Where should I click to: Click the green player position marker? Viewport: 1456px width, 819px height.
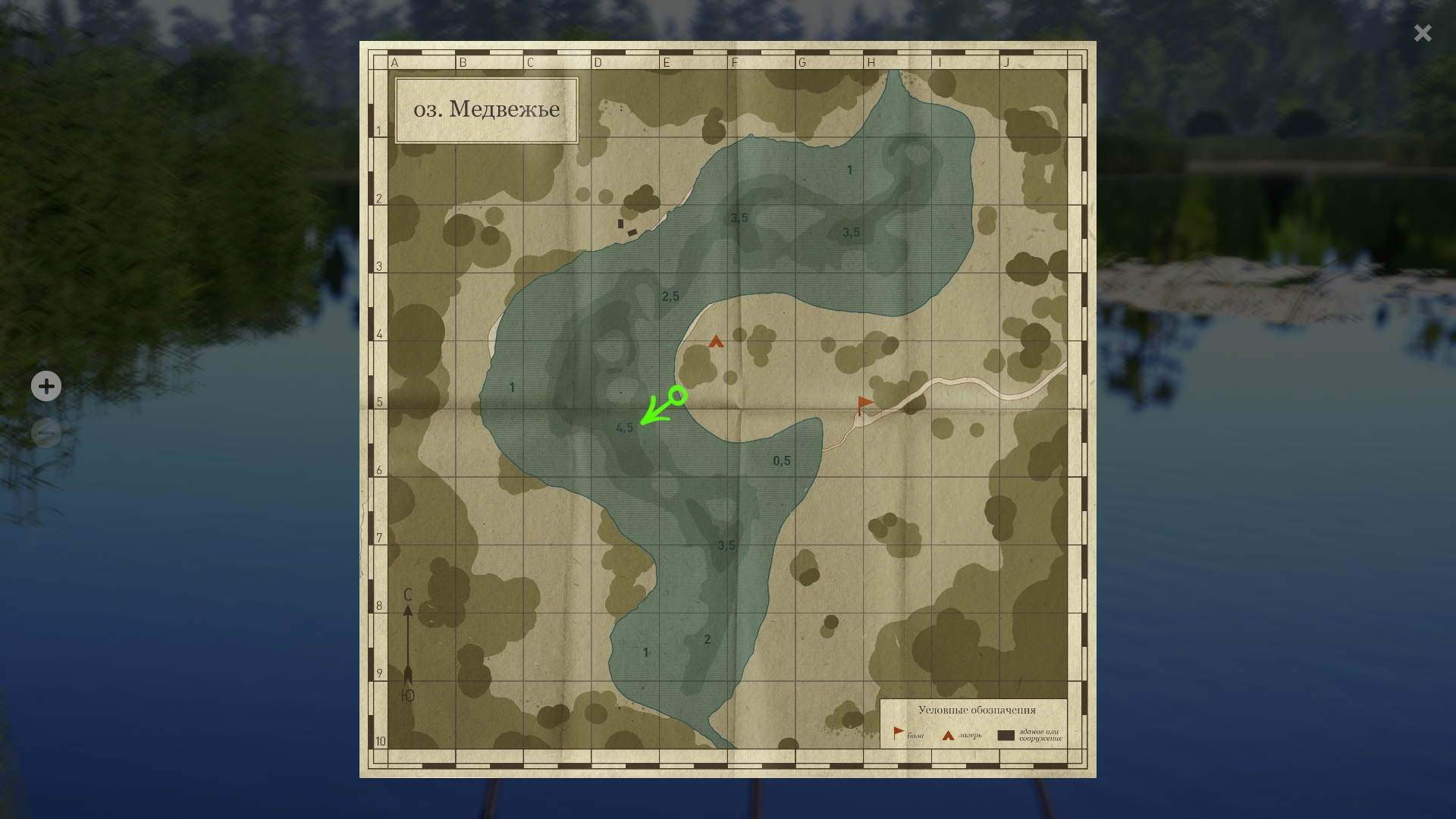[678, 396]
